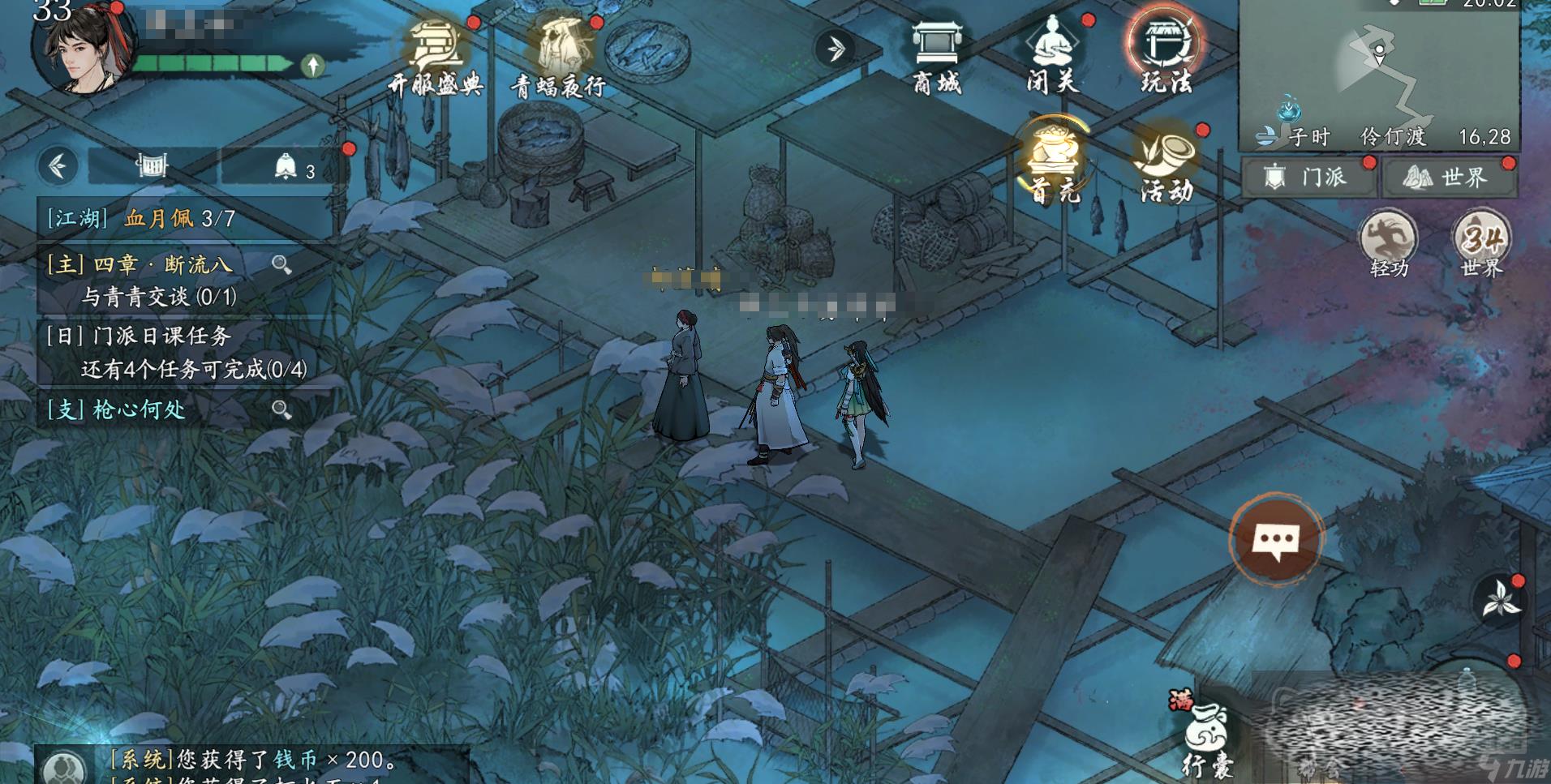The height and width of the screenshot is (784, 1551).
Task: Click the speech bubble talk button
Action: click(x=1276, y=540)
